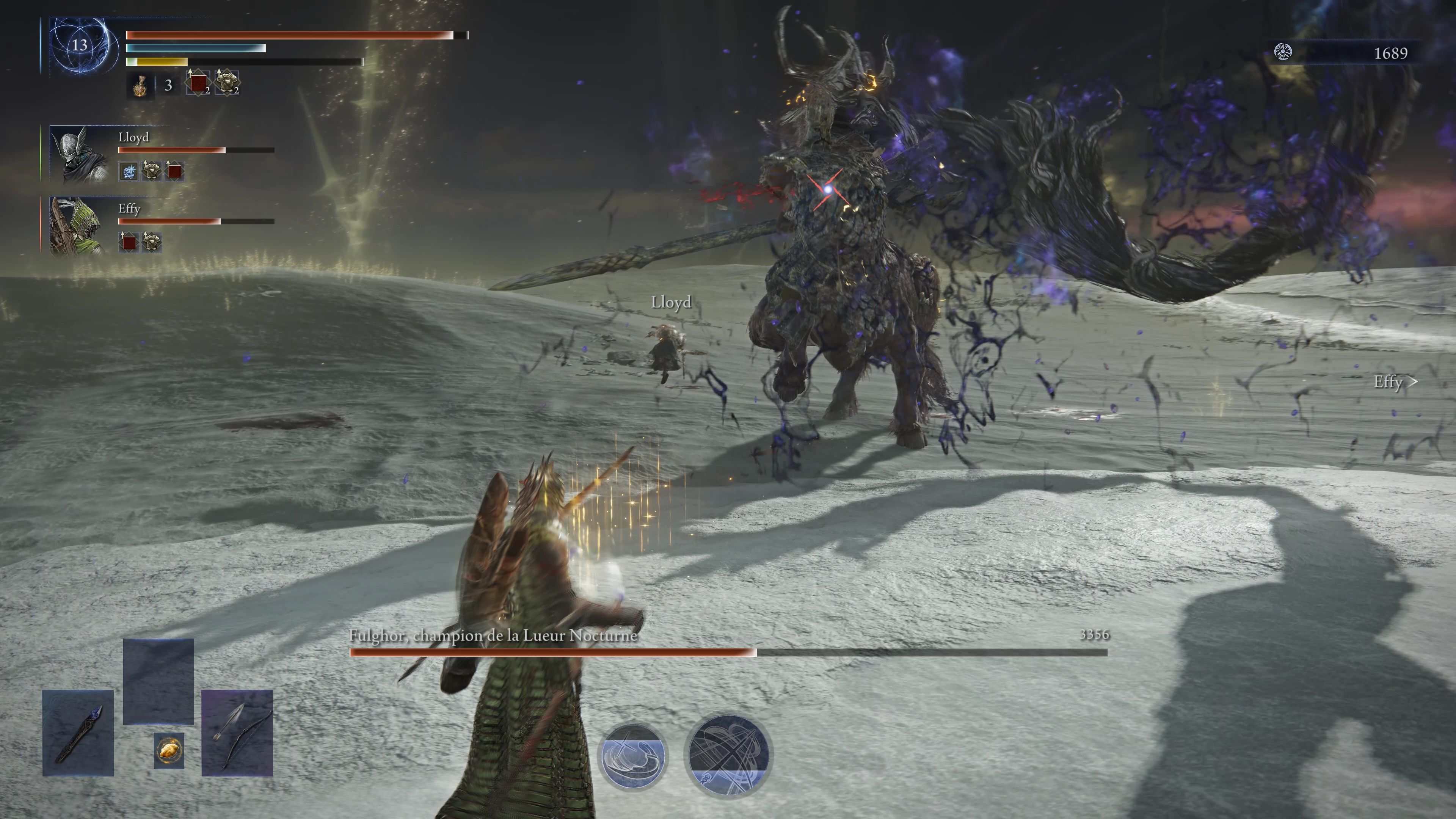Screen dimensions: 1456x819
Task: Select the level 13 character emblem
Action: pos(80,45)
